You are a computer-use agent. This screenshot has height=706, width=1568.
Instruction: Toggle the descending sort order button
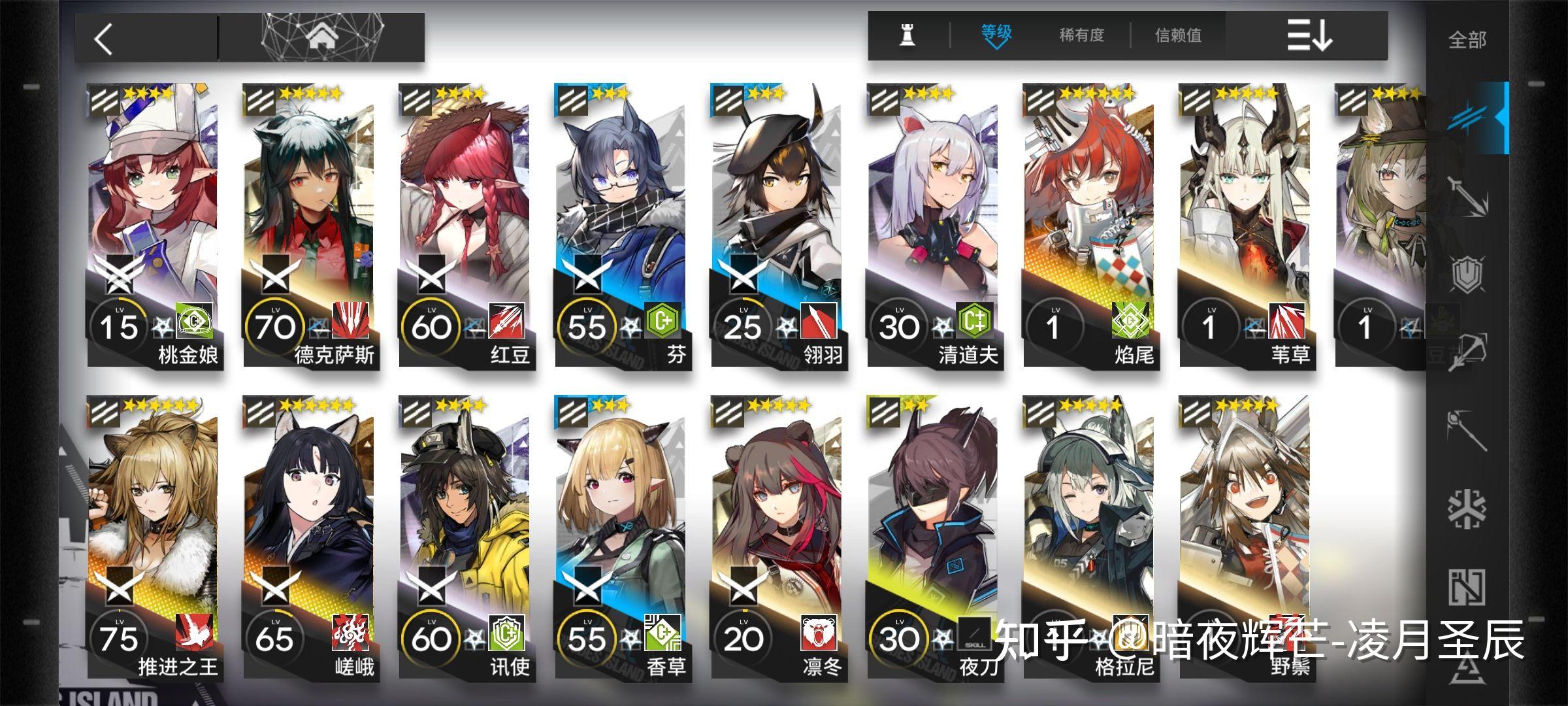(1309, 35)
